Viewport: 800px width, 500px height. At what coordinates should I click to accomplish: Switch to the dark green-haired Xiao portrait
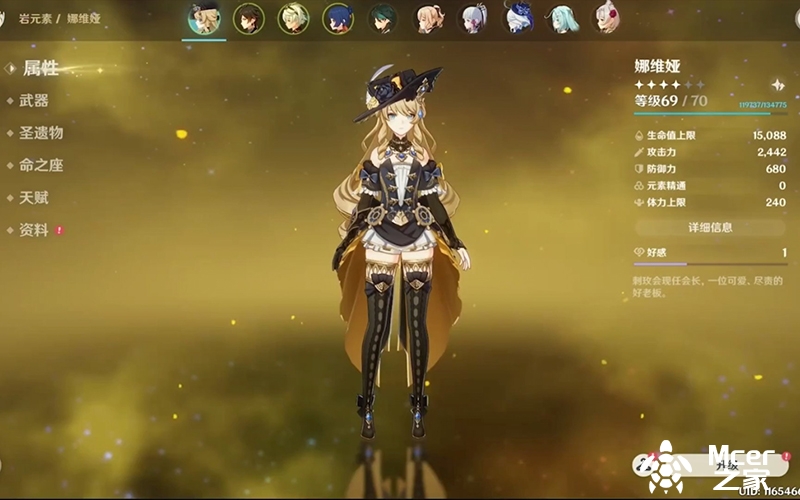[382, 18]
